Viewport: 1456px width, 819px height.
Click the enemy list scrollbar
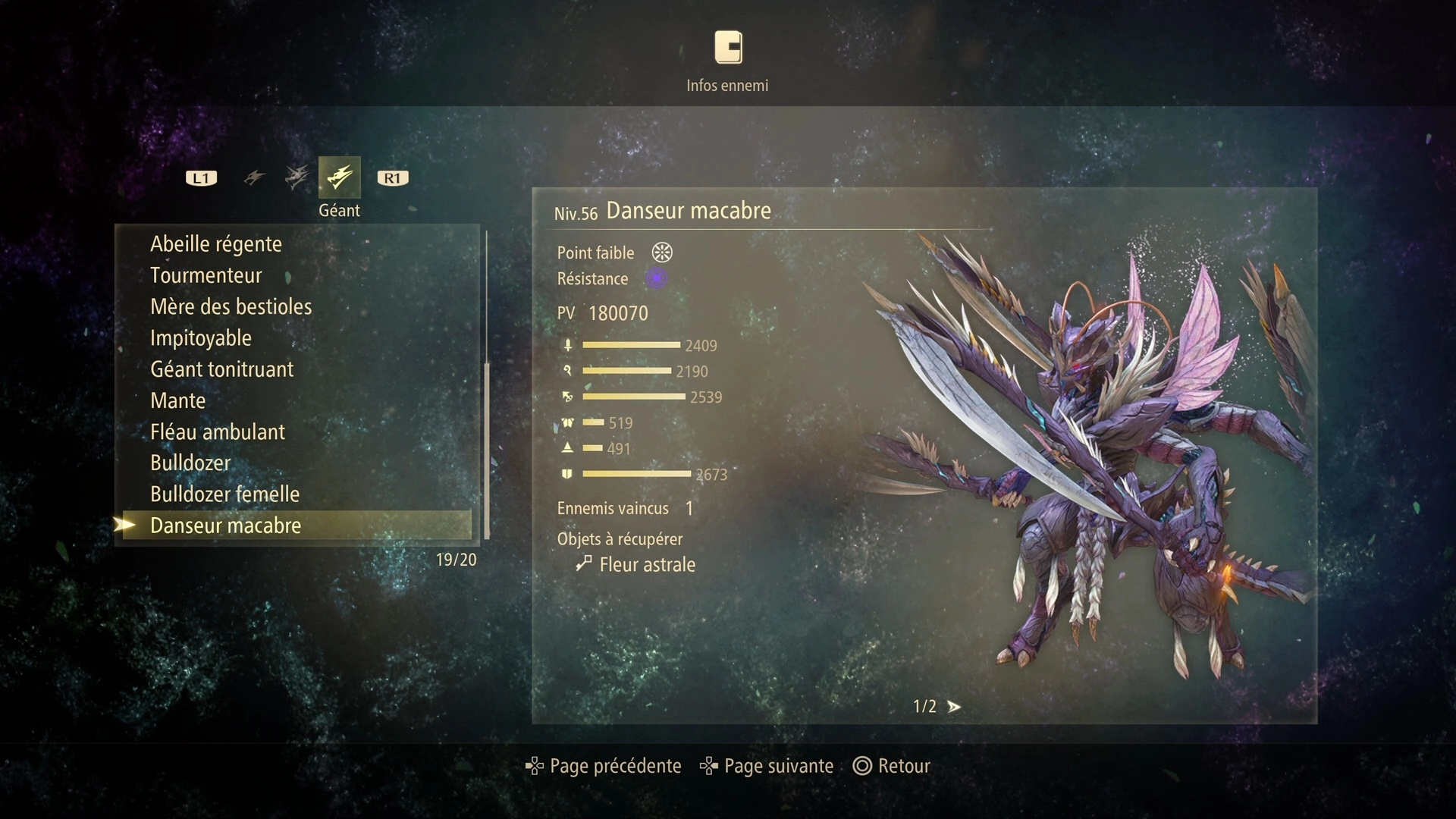pyautogui.click(x=487, y=450)
